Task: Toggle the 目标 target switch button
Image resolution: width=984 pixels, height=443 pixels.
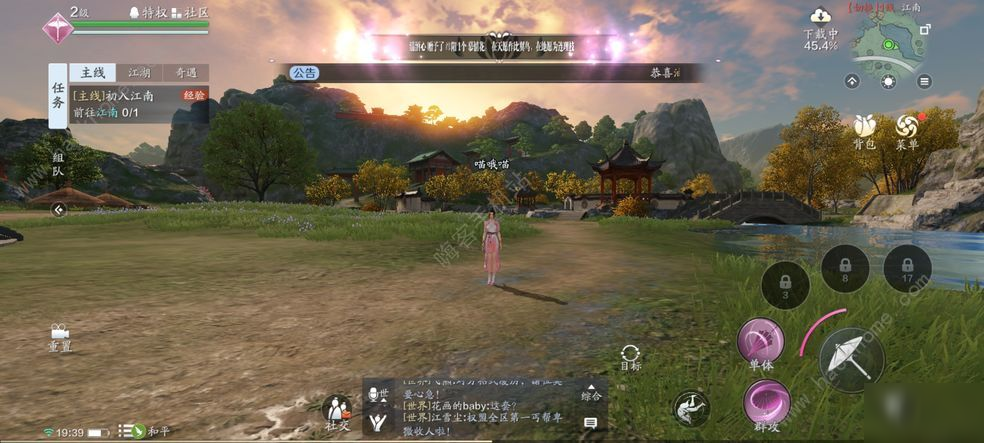Action: click(x=630, y=357)
